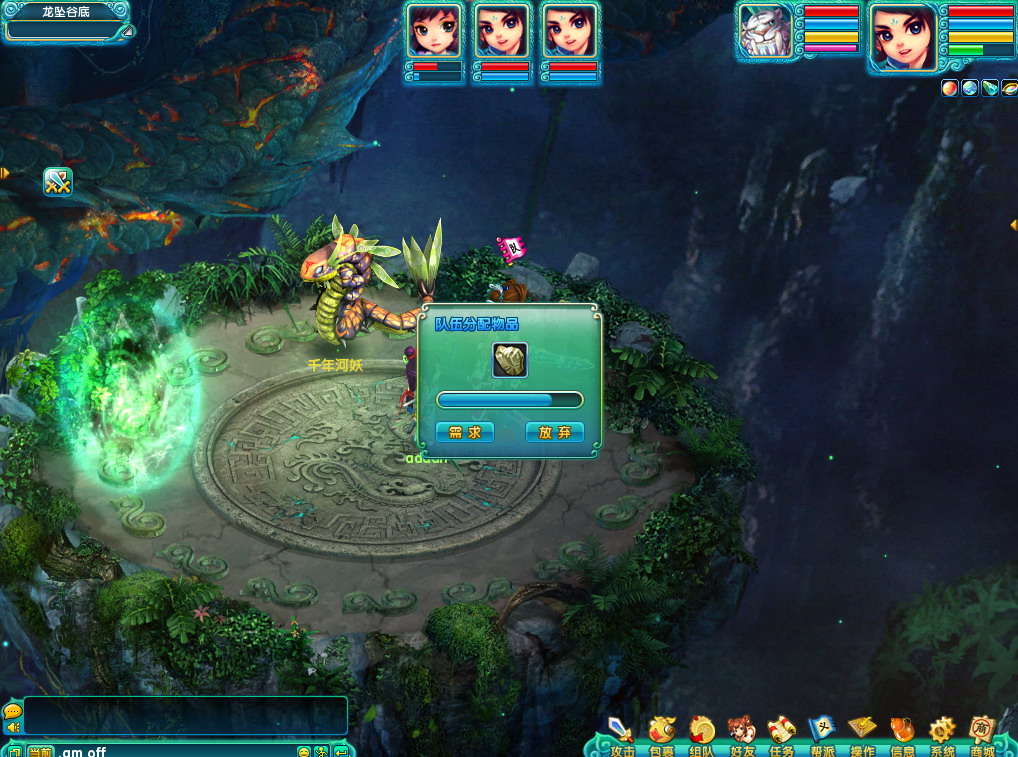Image resolution: width=1018 pixels, height=757 pixels.
Task: Open the 攻击 (Attack) sword icon
Action: (x=621, y=733)
